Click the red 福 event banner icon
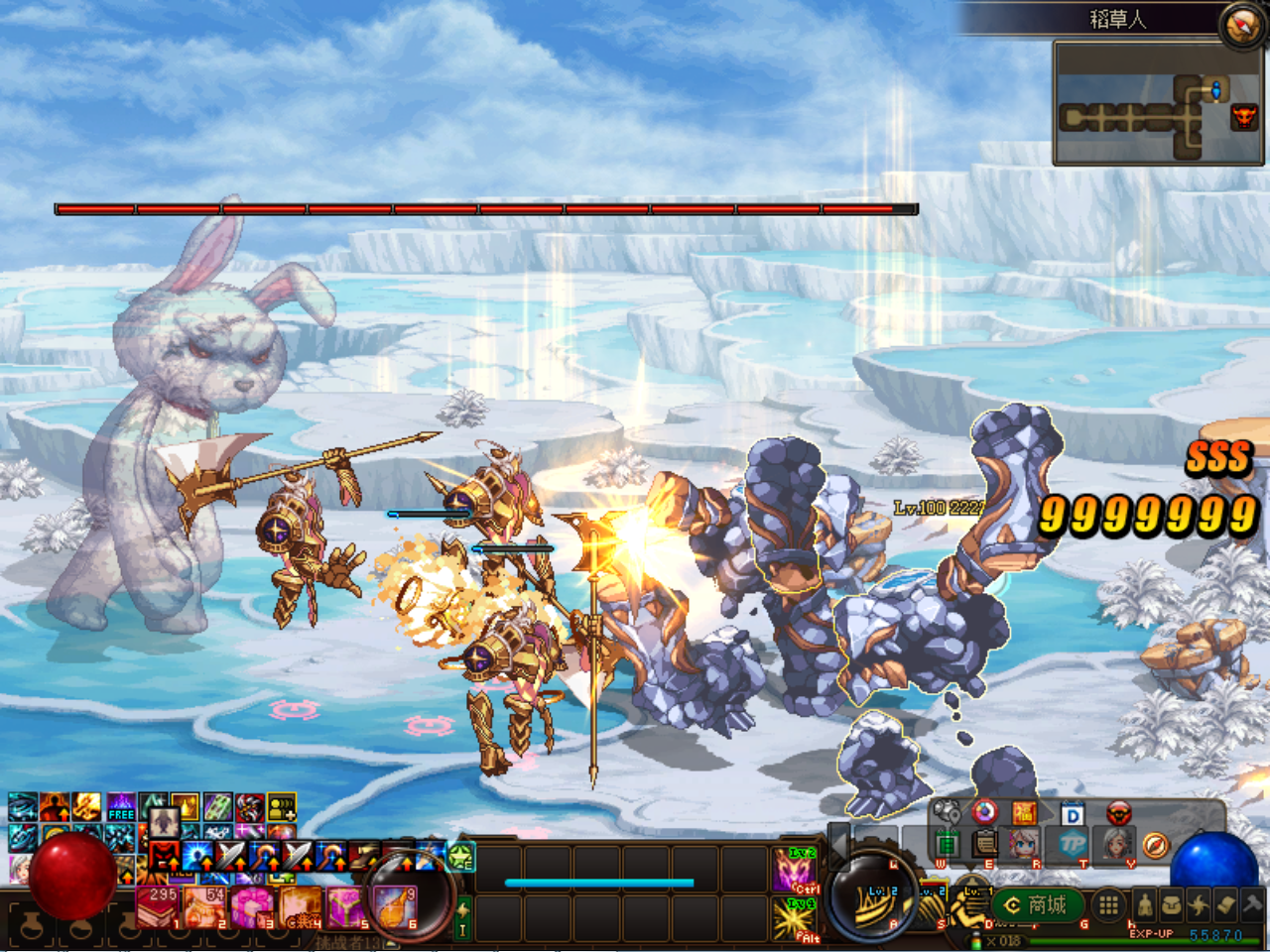The height and width of the screenshot is (952, 1270). click(1027, 812)
